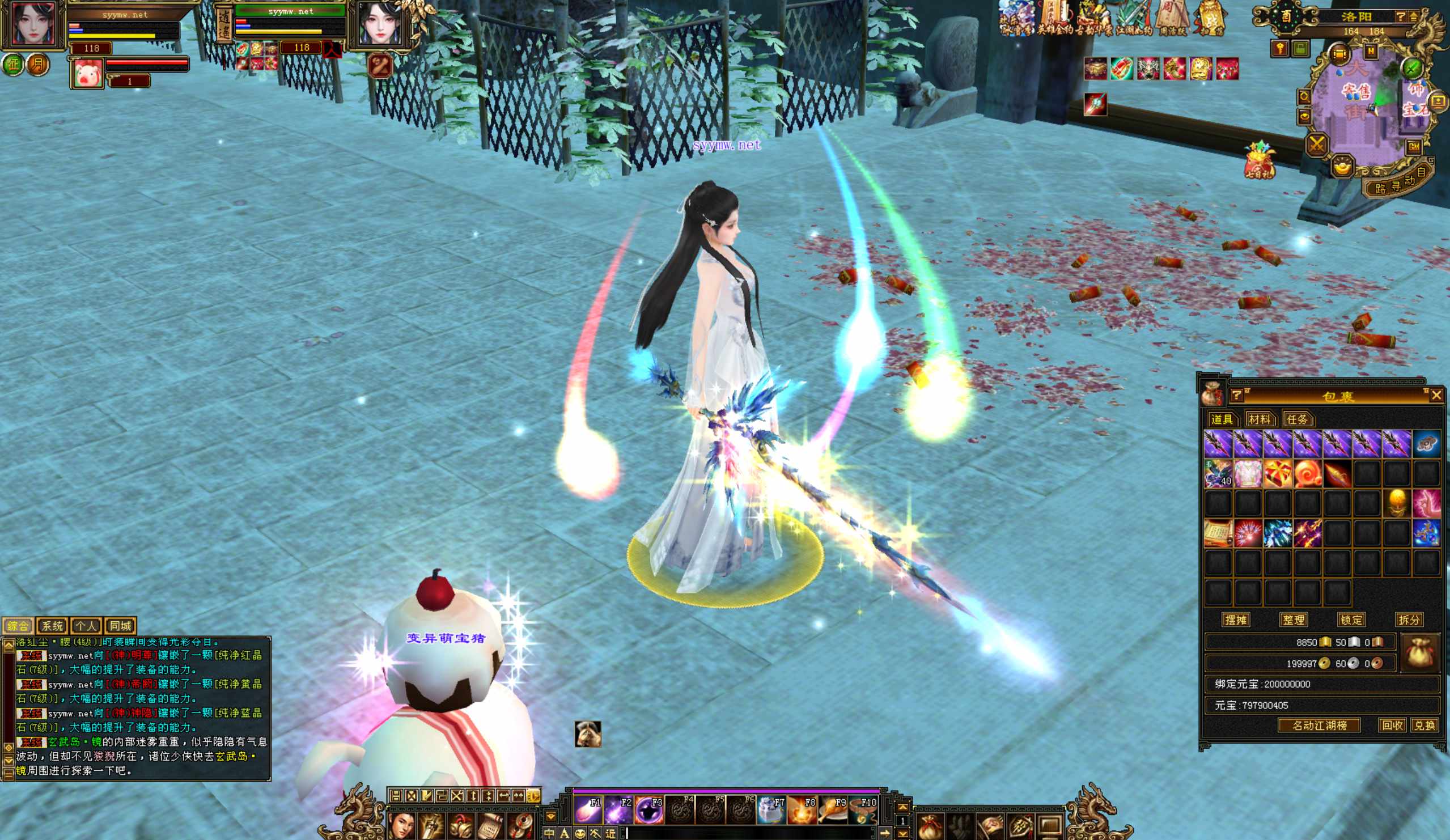Open the 任务 quest items tab
The height and width of the screenshot is (840, 1450).
click(1297, 419)
